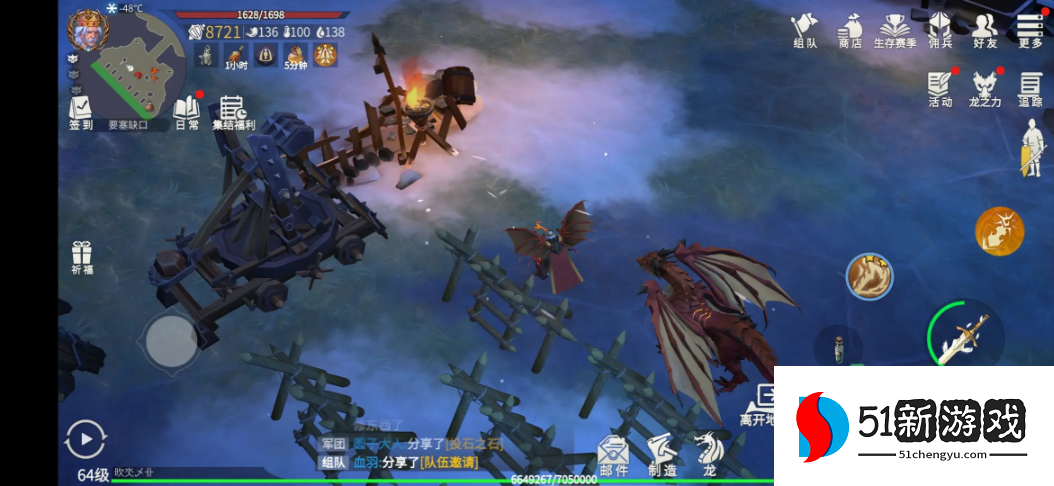
Task: Open the 邮件 mail inbox
Action: coord(614,455)
